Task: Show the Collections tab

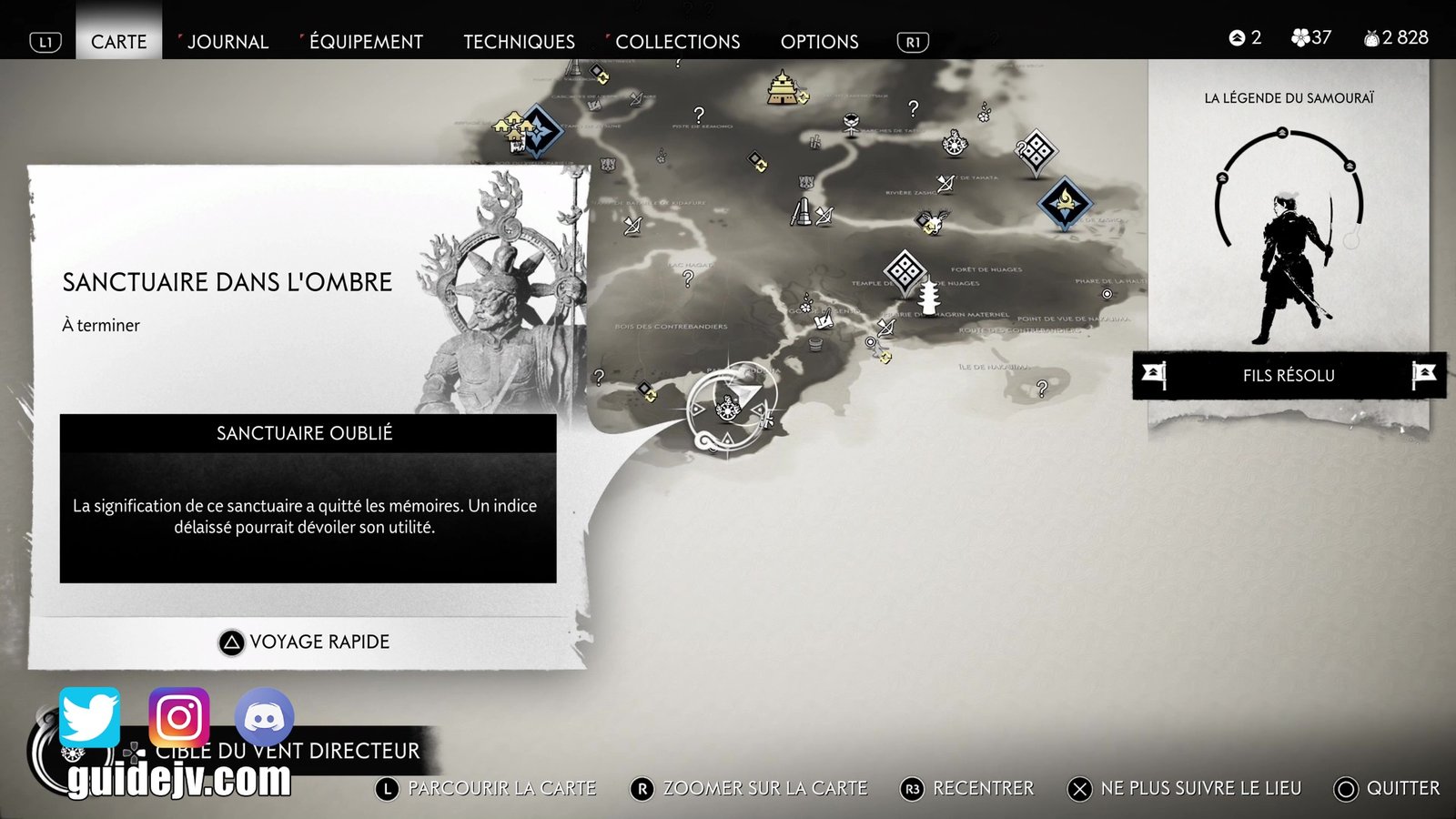Action: [677, 42]
